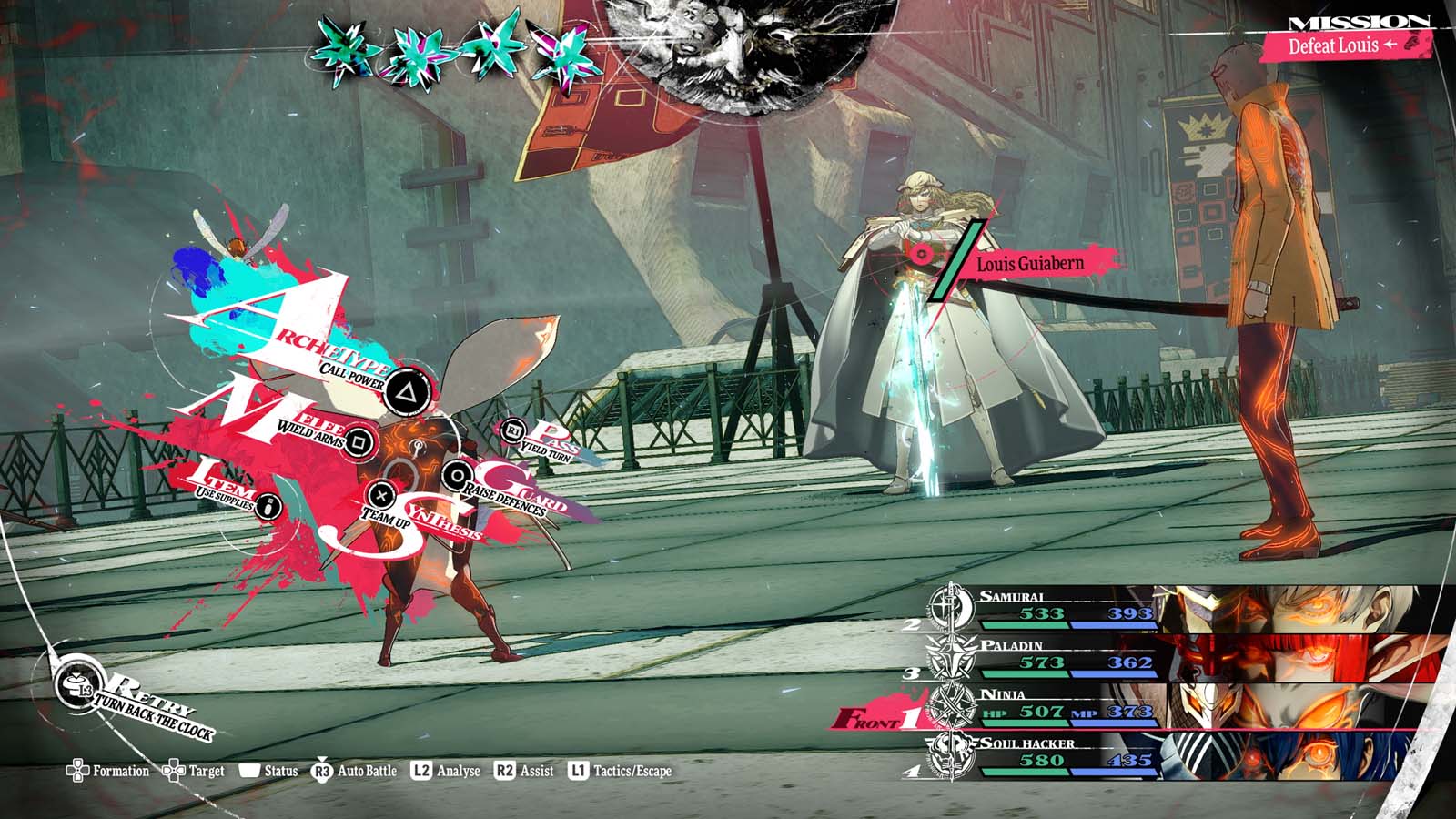Toggle Auto Battle in bottom bar
The height and width of the screenshot is (819, 1456).
pos(355,772)
